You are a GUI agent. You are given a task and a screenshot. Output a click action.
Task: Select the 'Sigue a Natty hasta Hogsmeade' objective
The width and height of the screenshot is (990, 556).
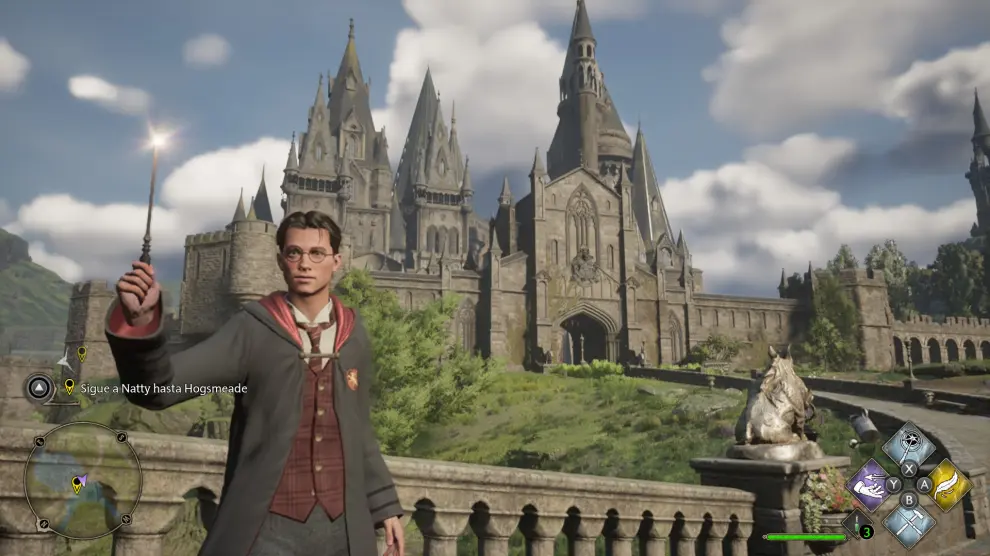pos(163,388)
